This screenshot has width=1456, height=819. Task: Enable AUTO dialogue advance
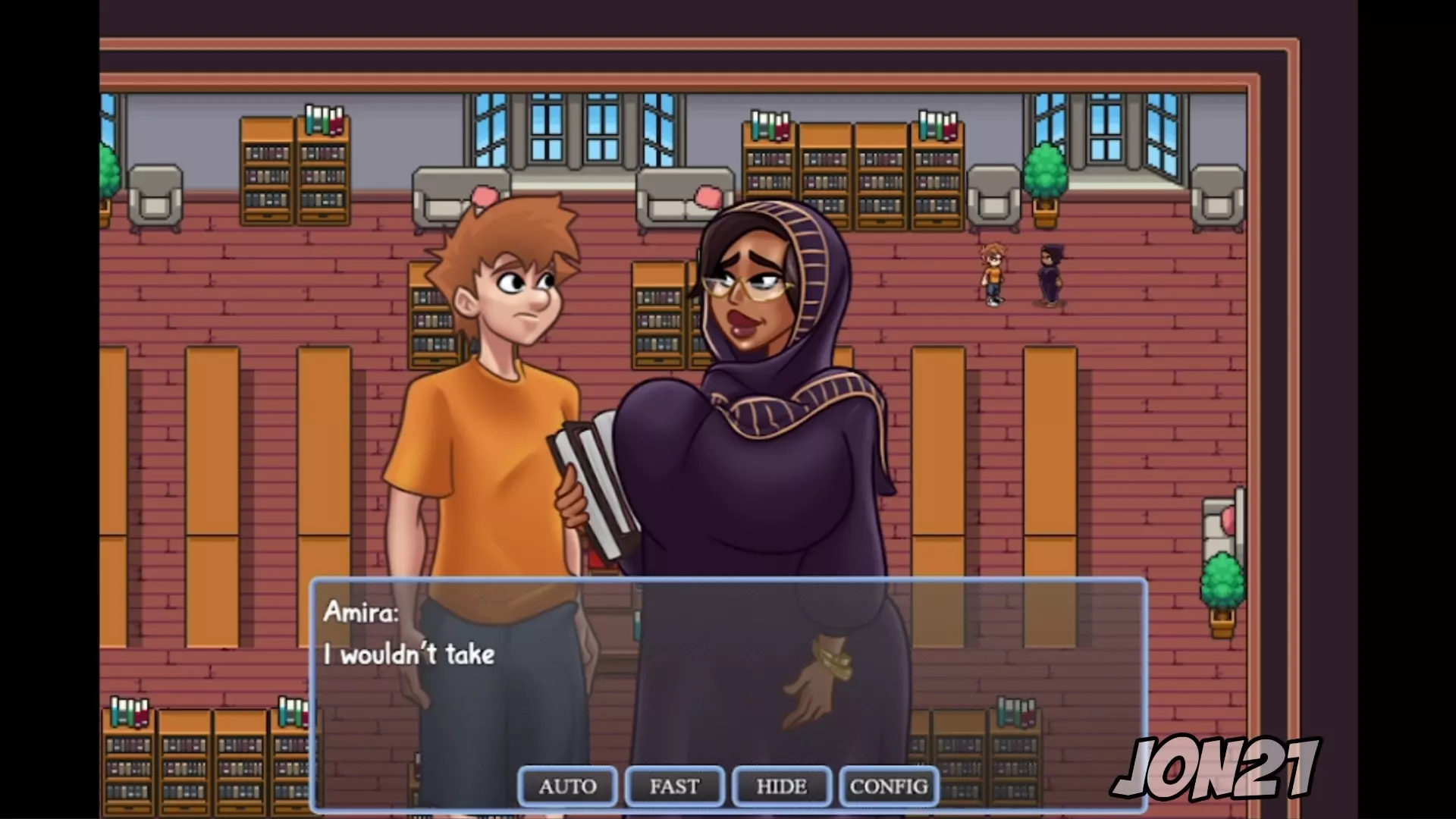[x=567, y=786]
